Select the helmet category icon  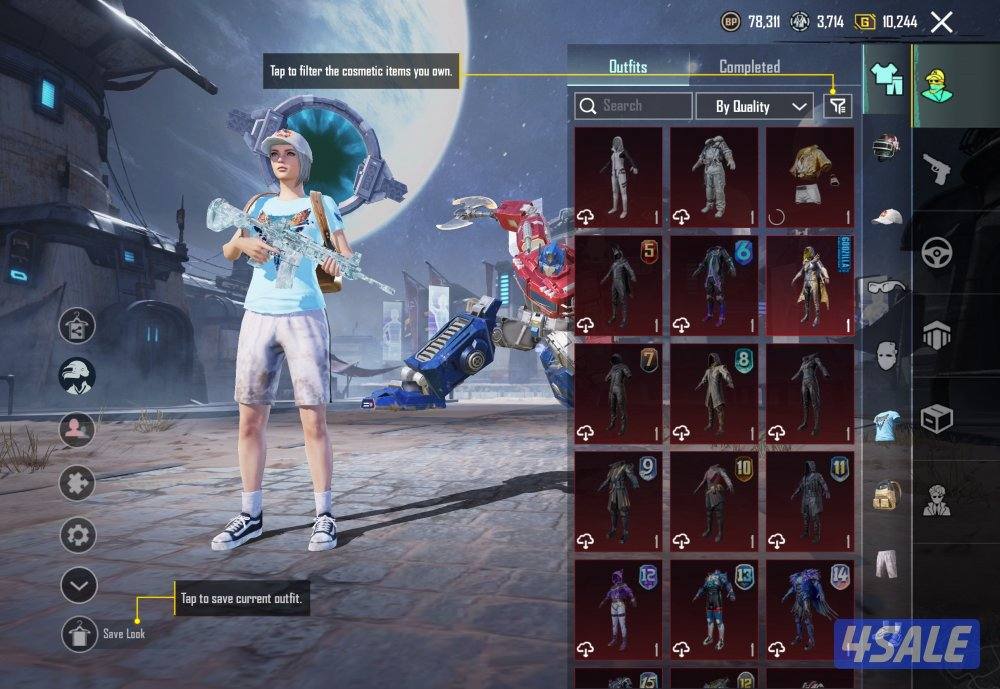coord(886,150)
